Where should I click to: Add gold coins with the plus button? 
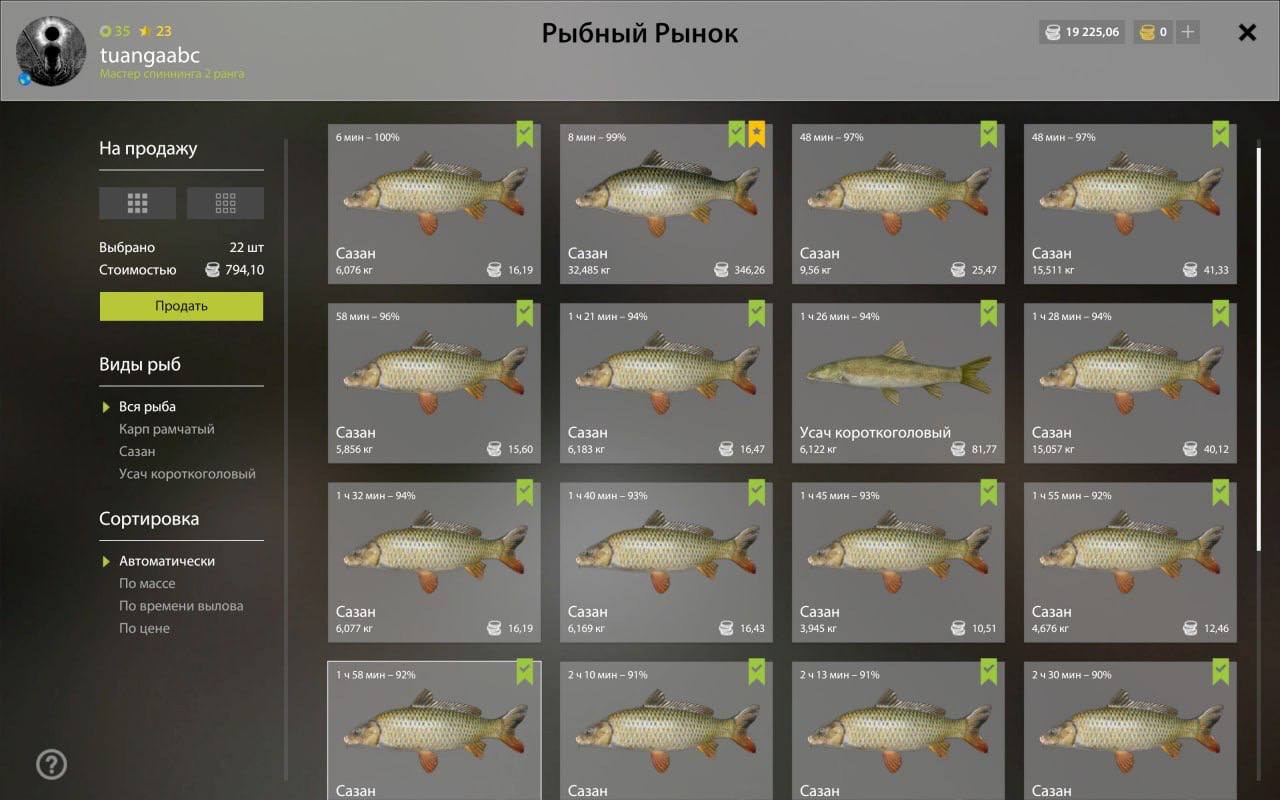(1187, 32)
